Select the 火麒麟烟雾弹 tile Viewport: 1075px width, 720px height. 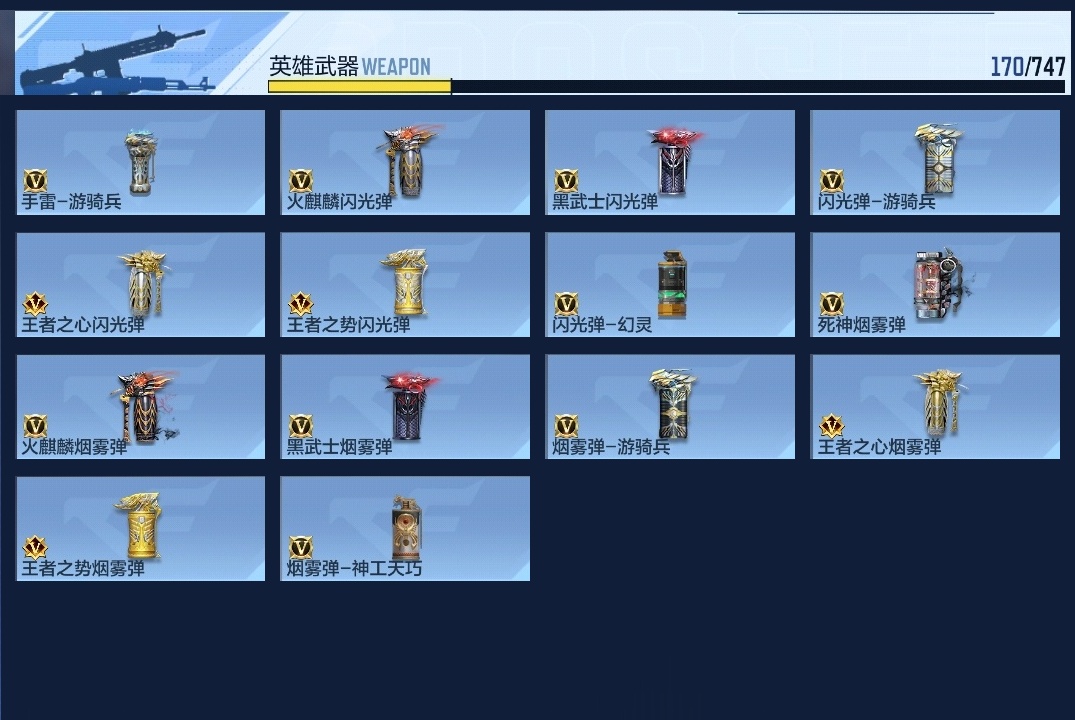[141, 407]
